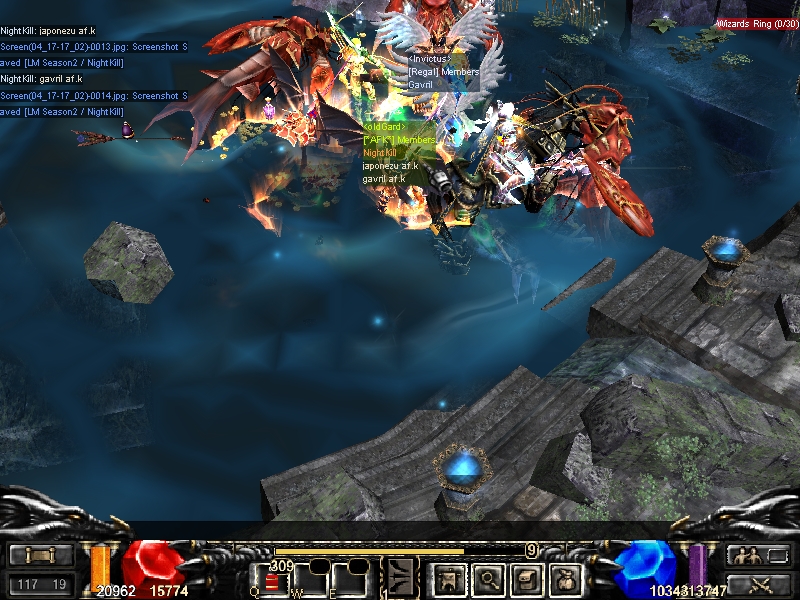
Task: Select the Q hotkey potion slot
Action: click(272, 580)
